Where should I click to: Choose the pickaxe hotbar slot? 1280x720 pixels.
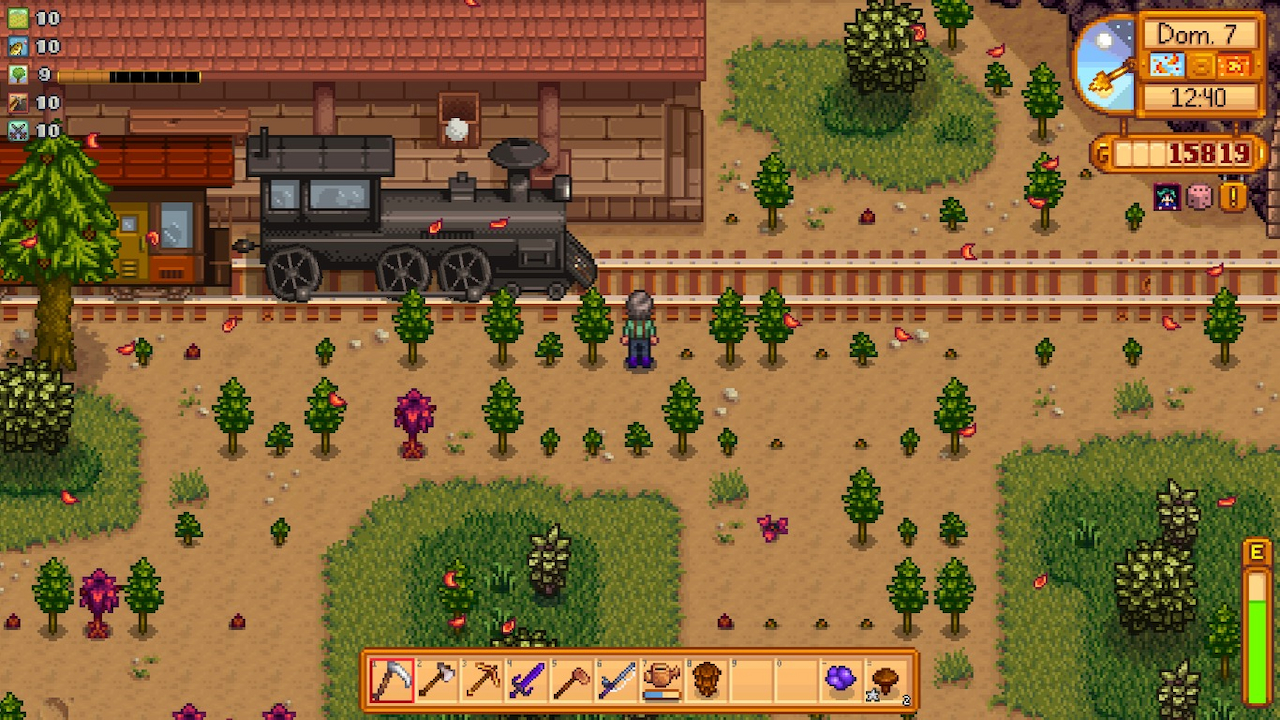482,680
